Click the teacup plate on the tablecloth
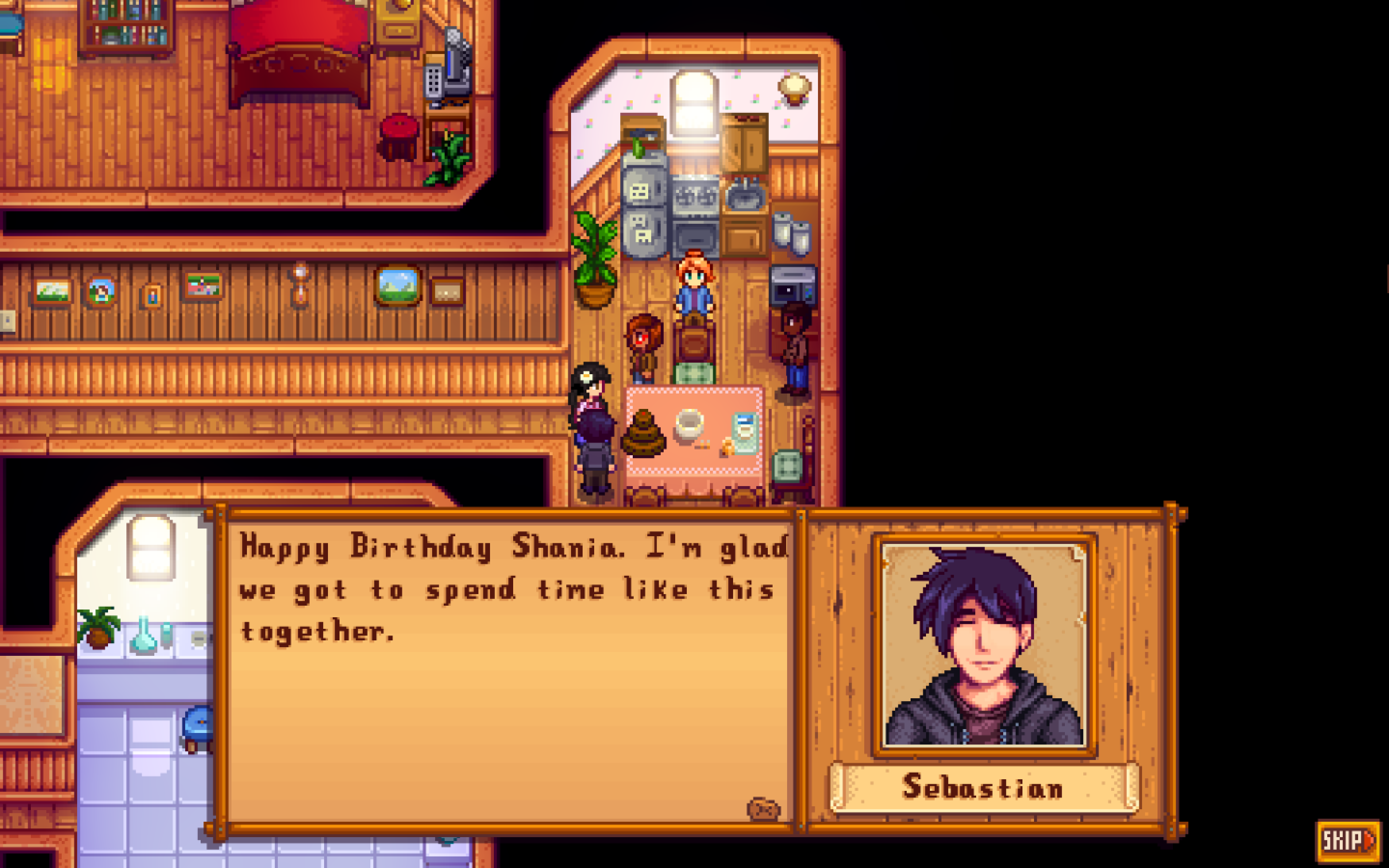1389x868 pixels. tap(689, 425)
